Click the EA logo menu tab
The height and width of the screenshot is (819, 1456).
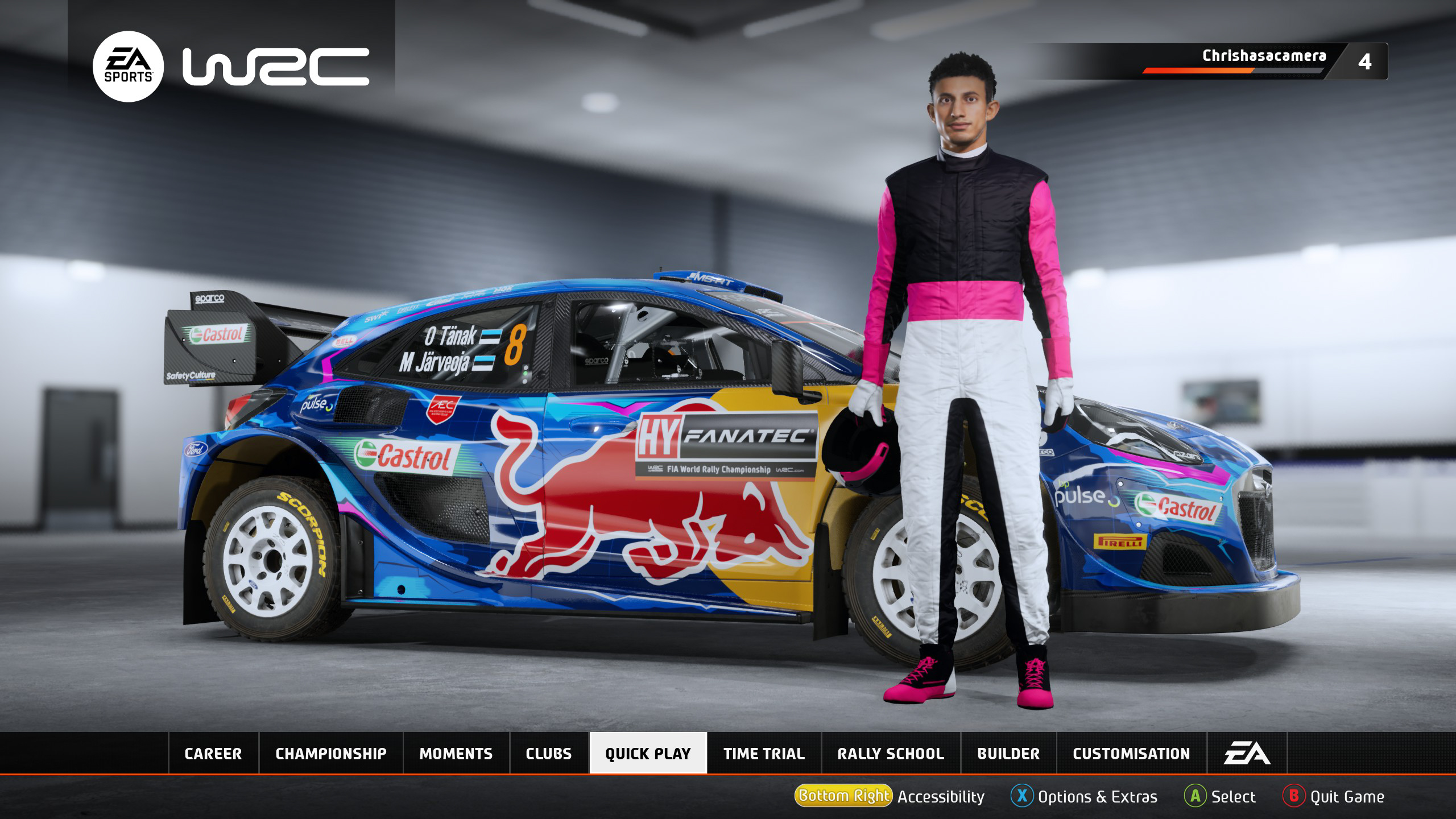[1247, 754]
